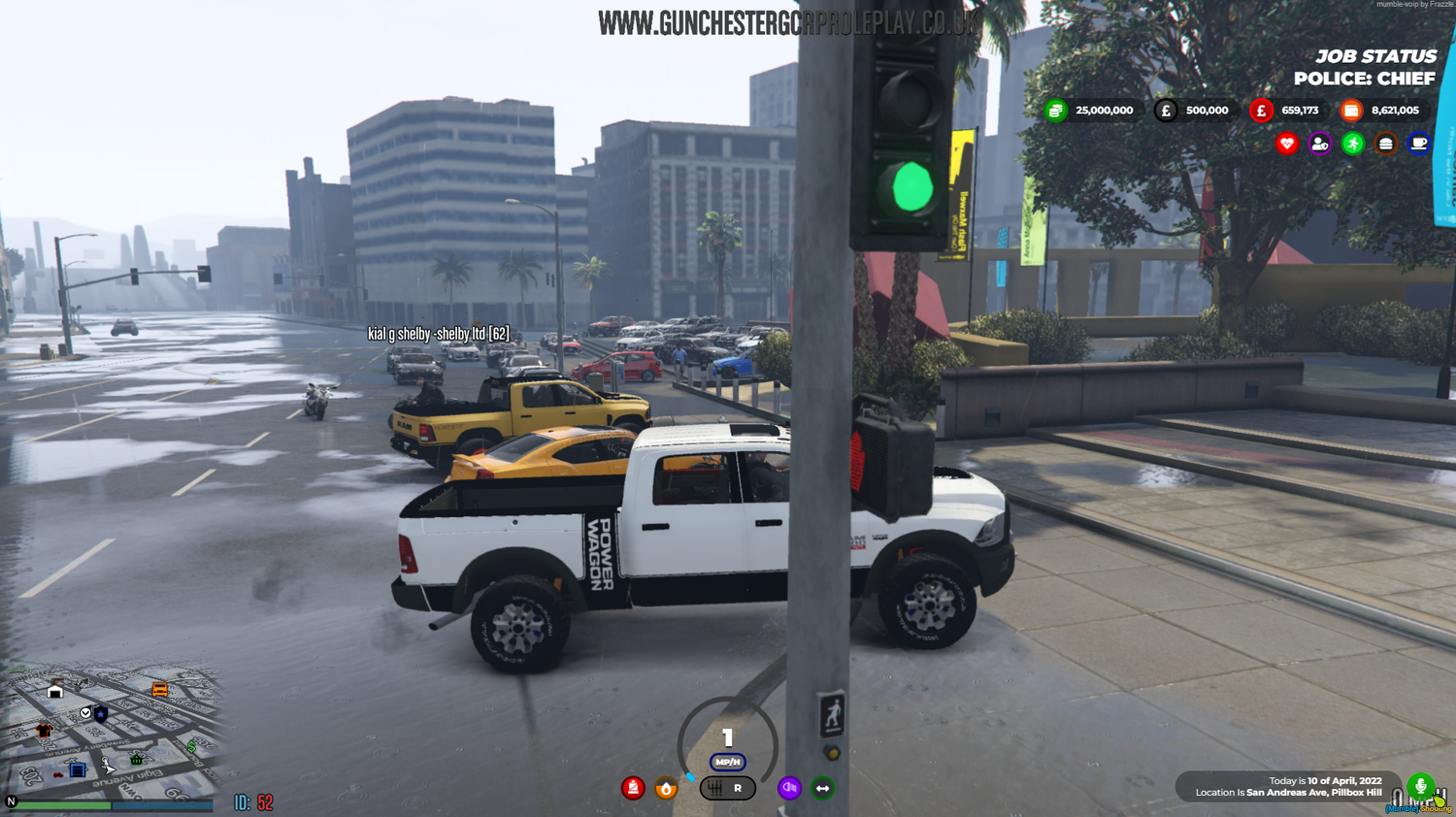Click the burger hunger status icon
Screen dimensions: 1456x817
pos(1385,143)
